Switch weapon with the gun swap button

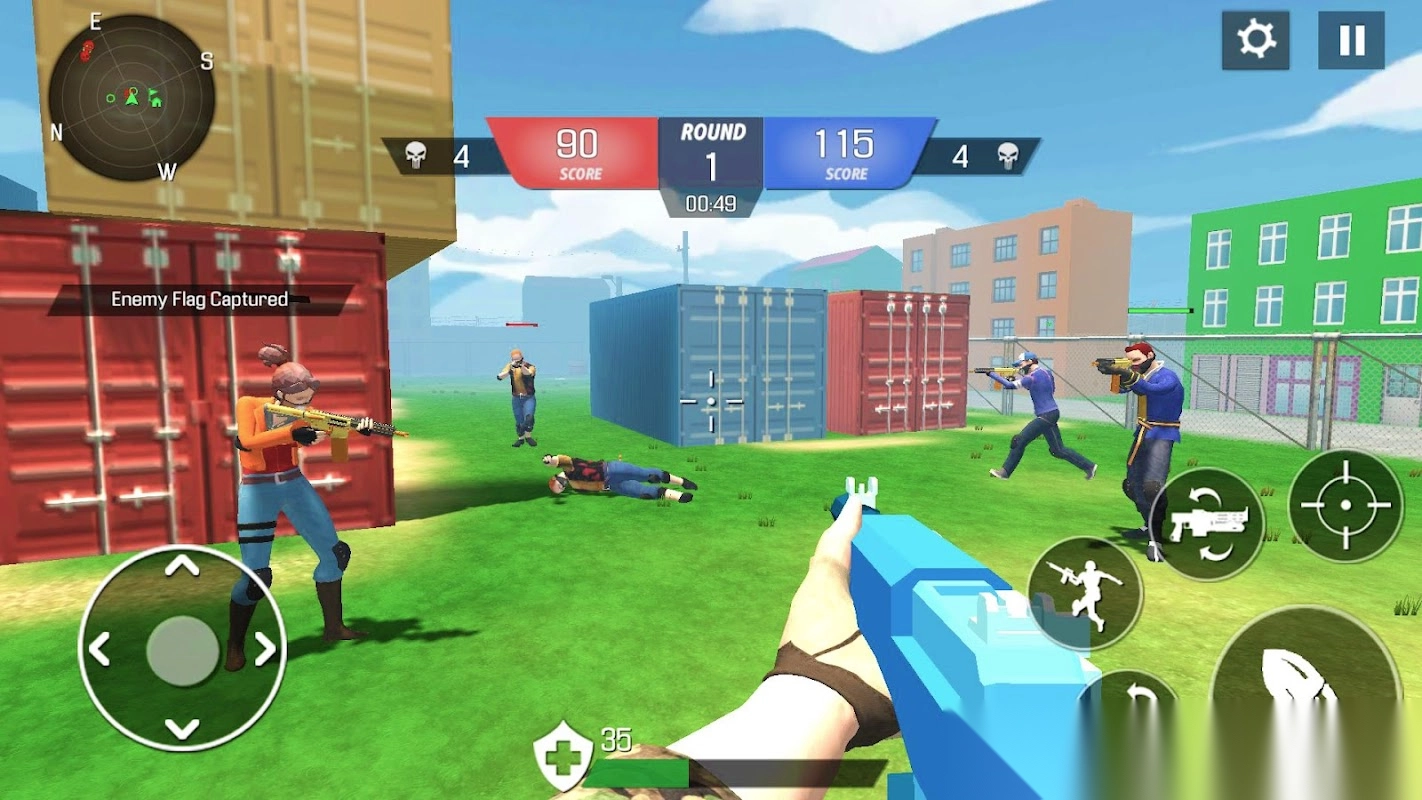(x=1206, y=524)
